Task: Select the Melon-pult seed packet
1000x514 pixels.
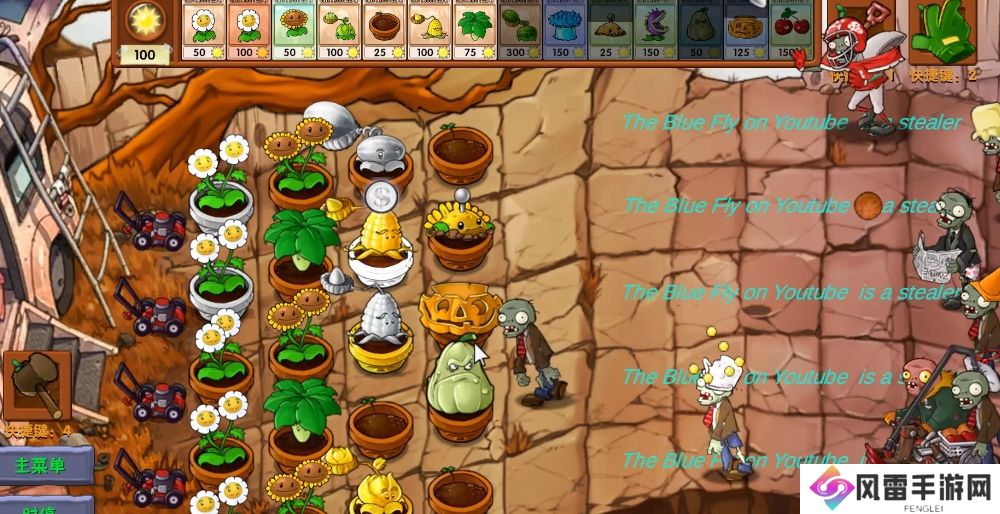Action: click(518, 30)
